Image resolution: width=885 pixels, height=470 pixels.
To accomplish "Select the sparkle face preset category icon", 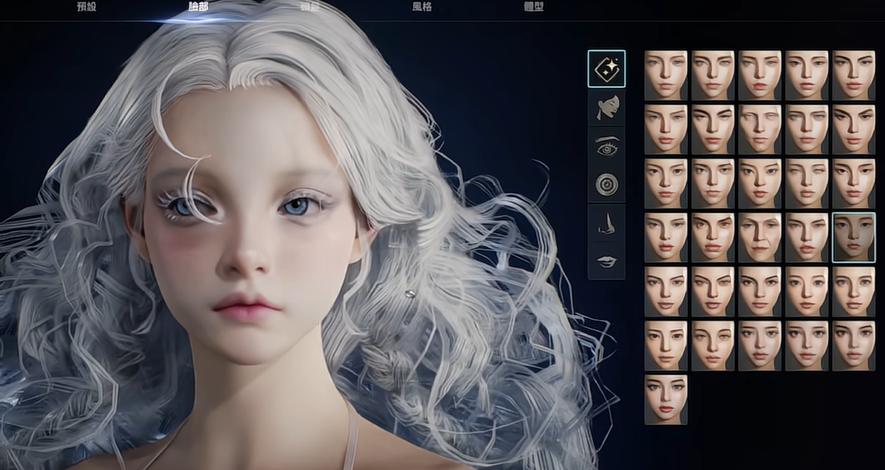I will (606, 69).
